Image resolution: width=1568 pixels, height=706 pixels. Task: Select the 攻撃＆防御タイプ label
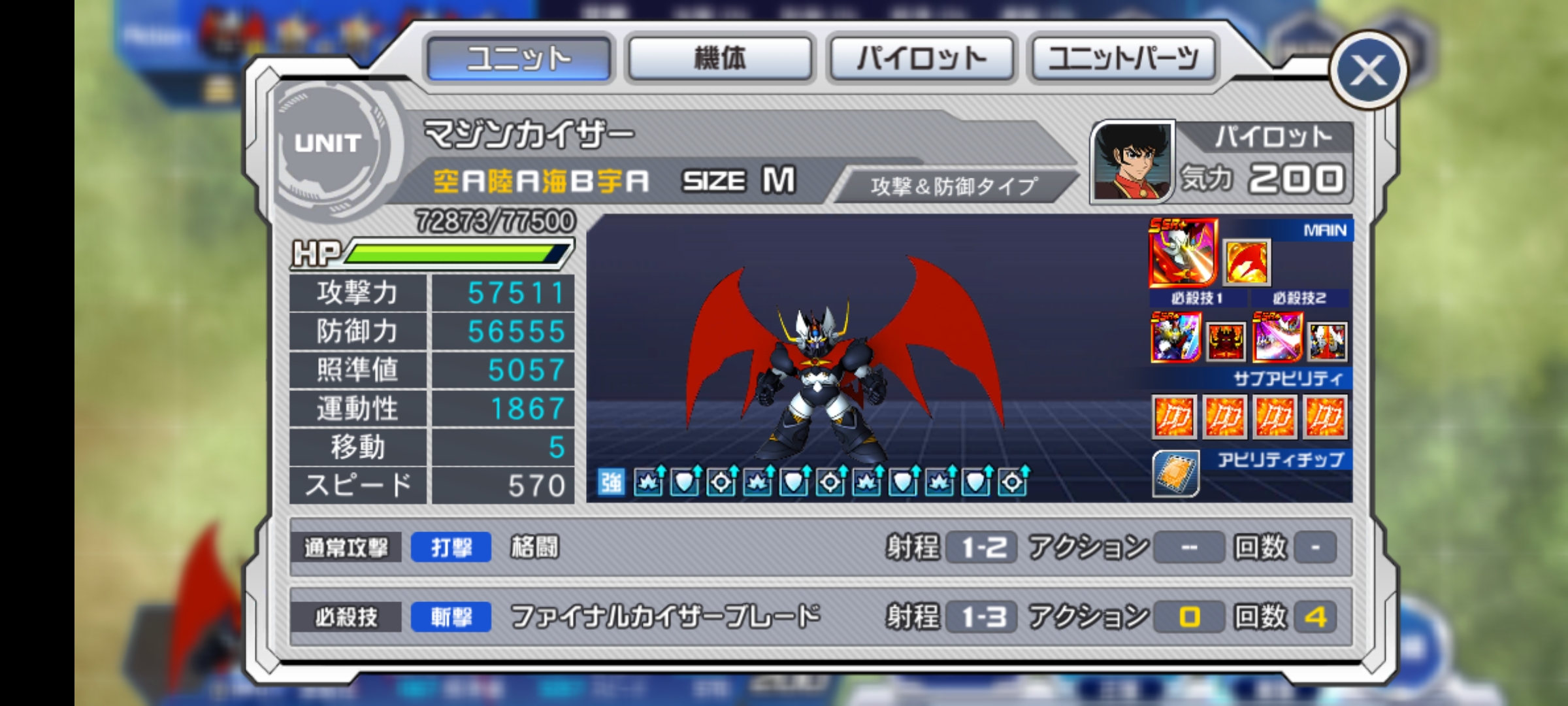953,187
